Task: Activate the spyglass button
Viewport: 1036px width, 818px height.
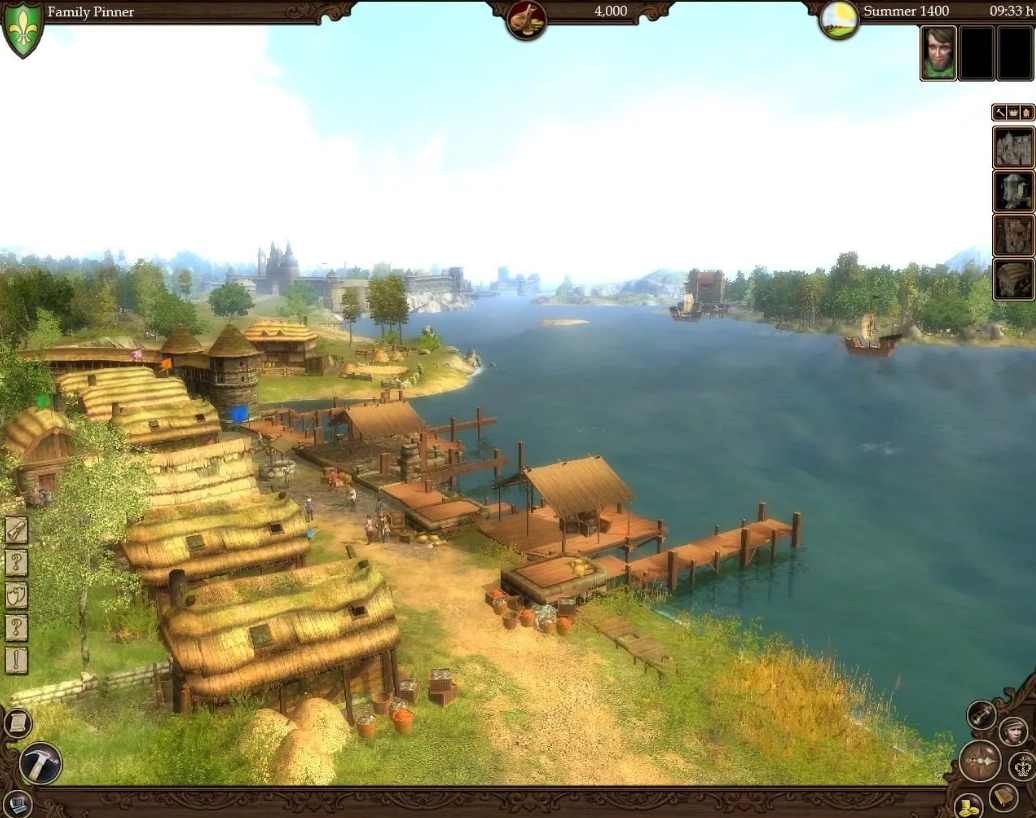Action: click(x=981, y=714)
